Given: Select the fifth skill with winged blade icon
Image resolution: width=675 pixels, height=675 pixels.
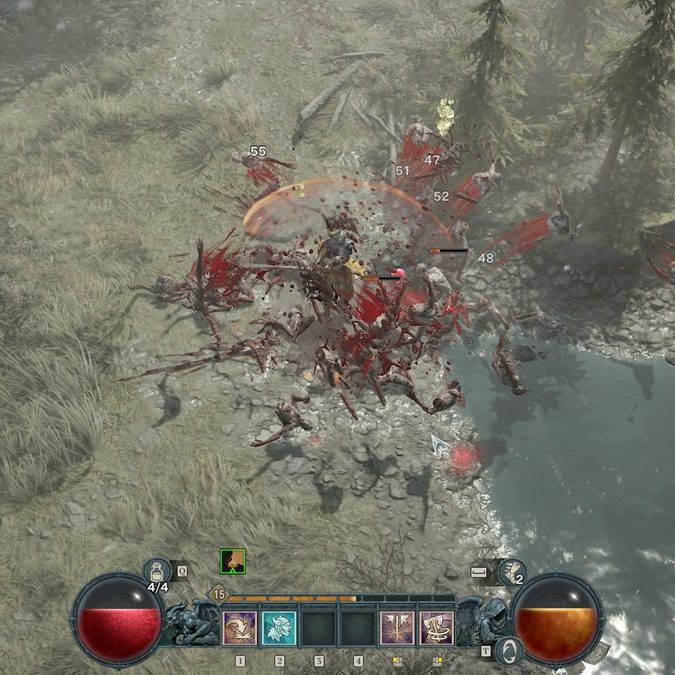Looking at the screenshot, I should point(397,628).
